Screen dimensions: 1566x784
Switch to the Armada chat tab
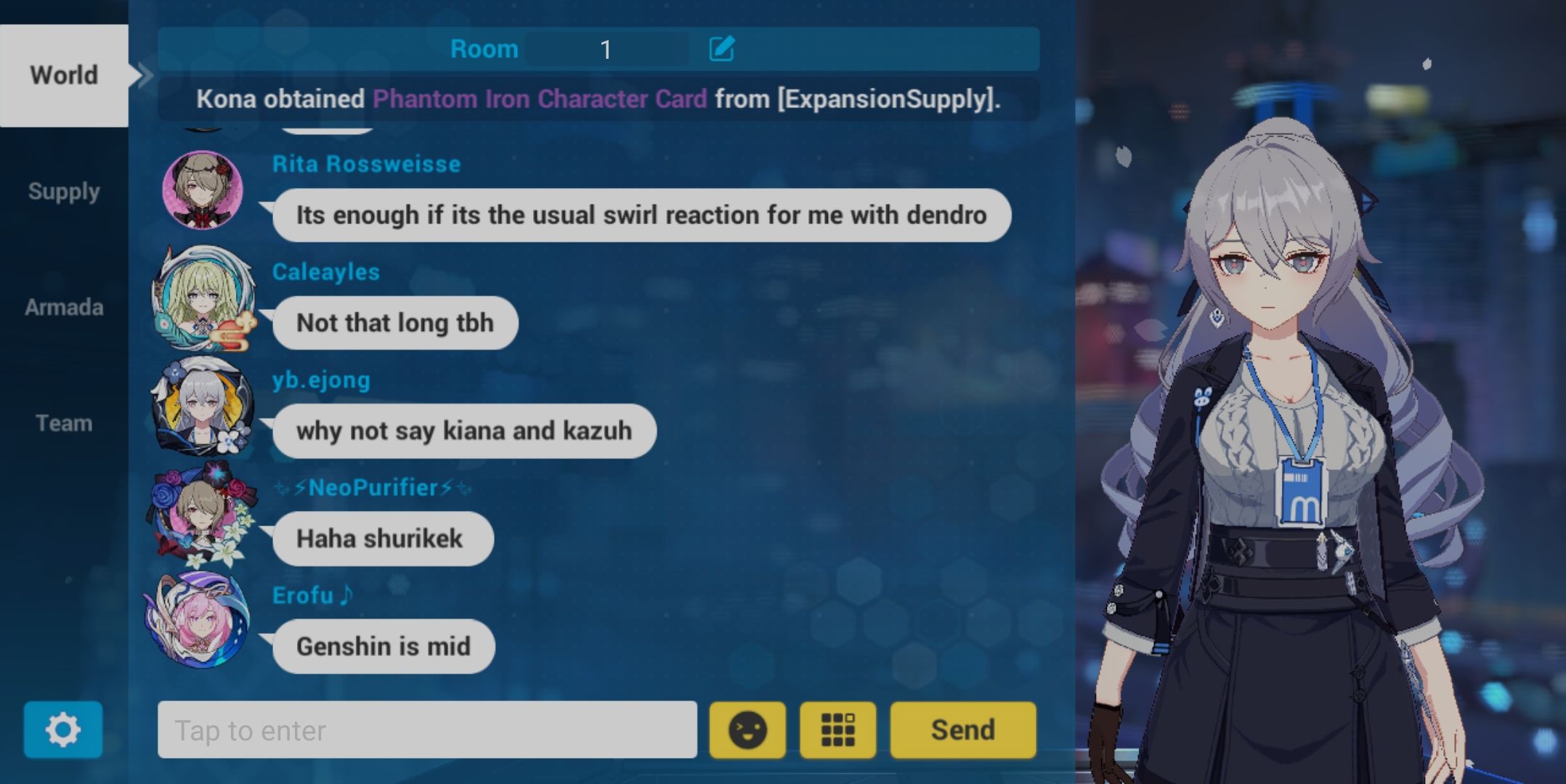(64, 306)
